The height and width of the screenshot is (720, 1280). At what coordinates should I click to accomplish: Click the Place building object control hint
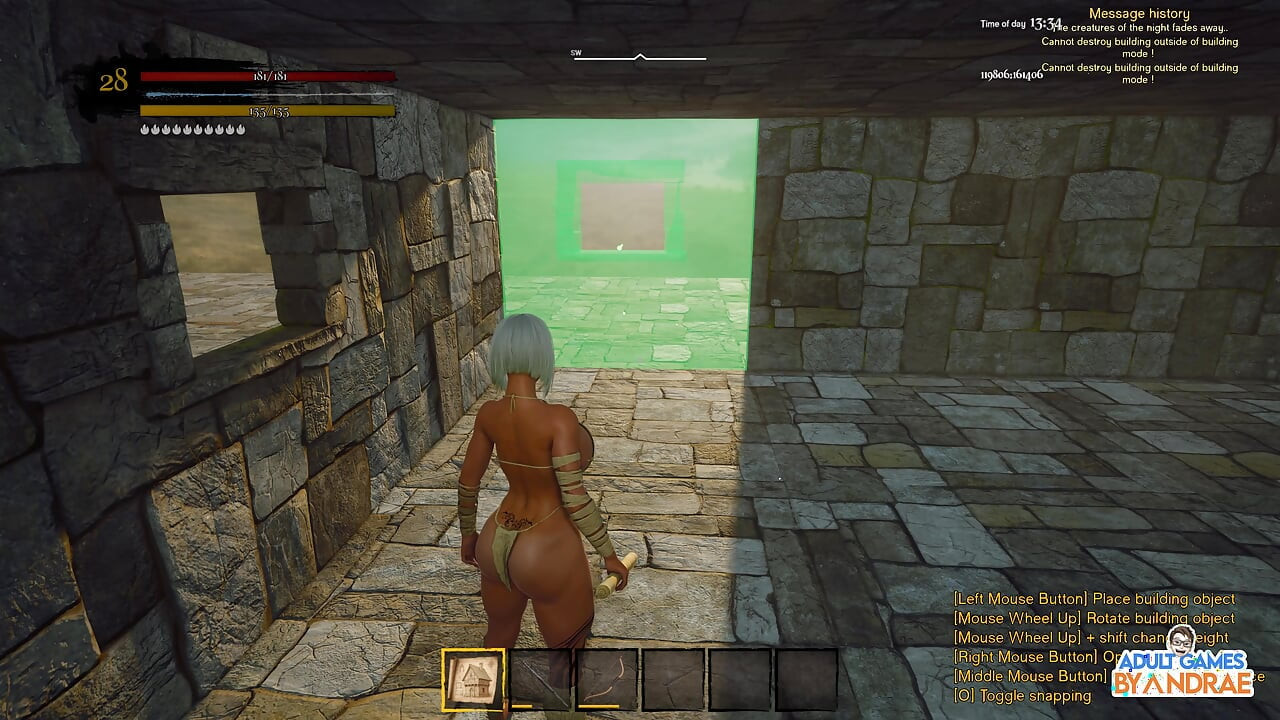1092,597
